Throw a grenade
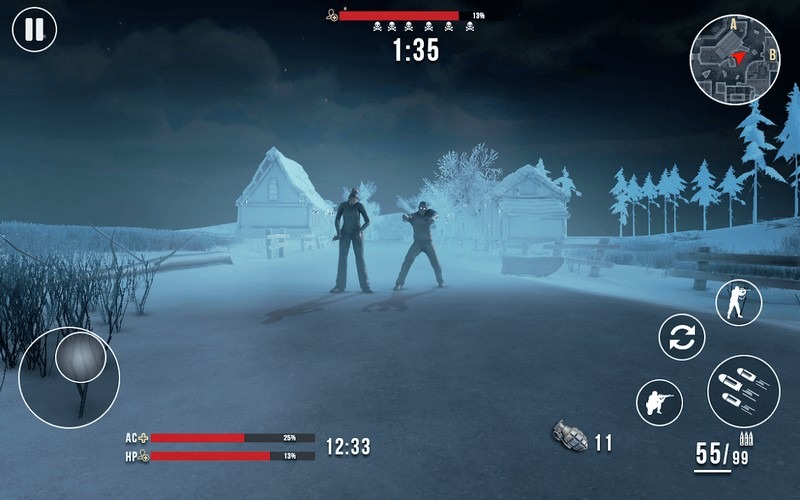 (570, 436)
